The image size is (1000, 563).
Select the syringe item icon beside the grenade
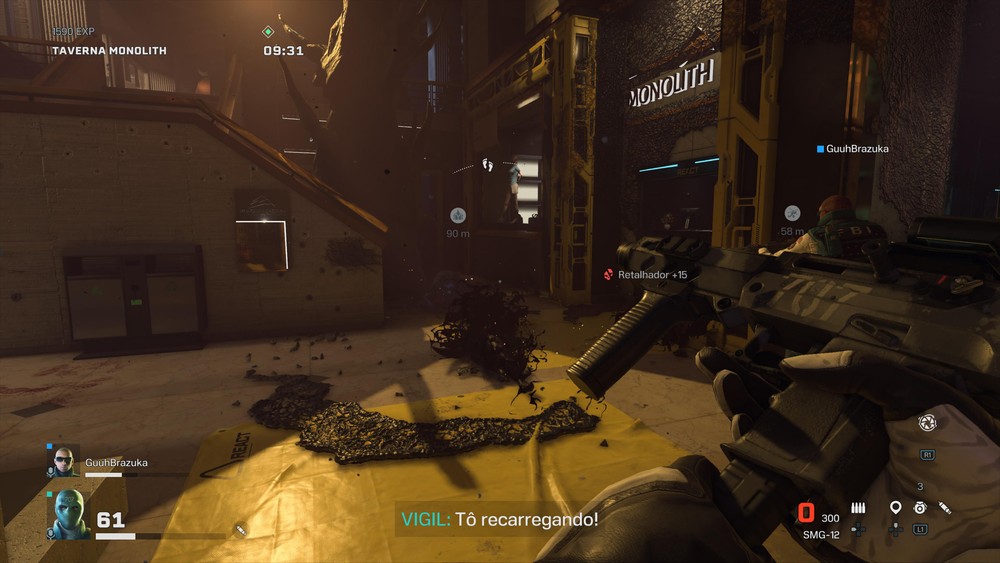(x=944, y=508)
